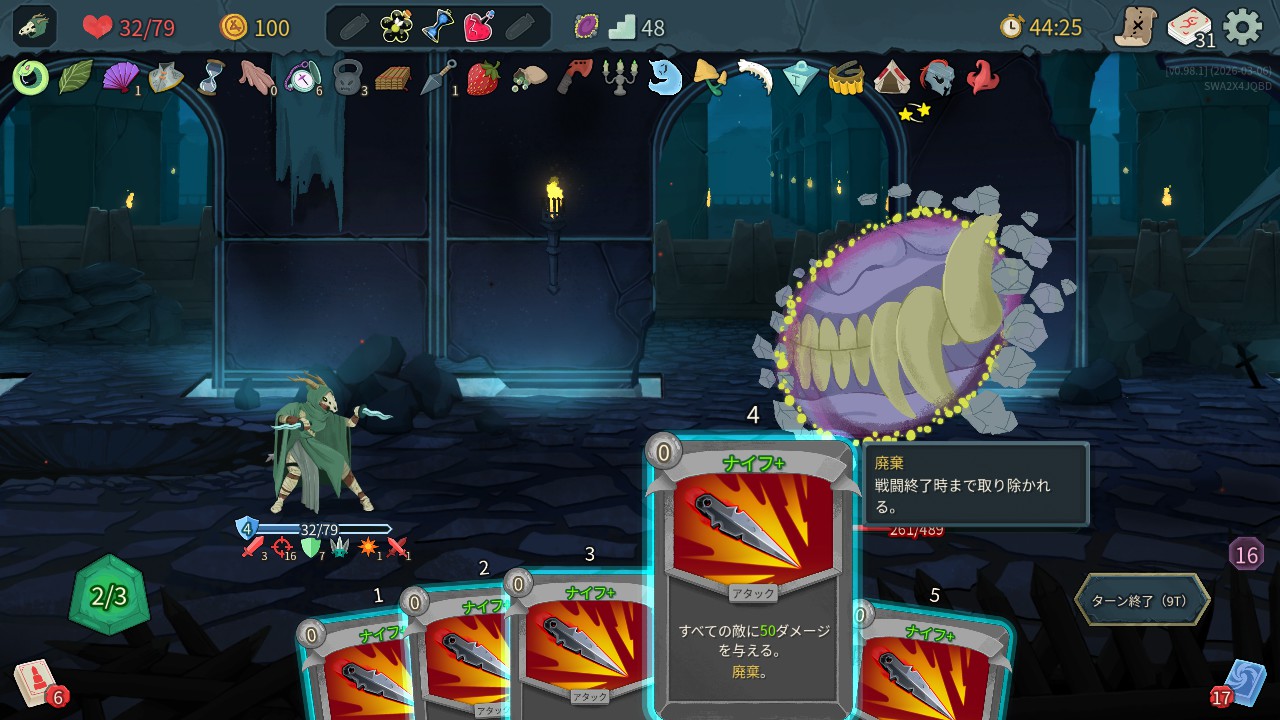Inspect the kettlebell relic
Viewport: 1280px width, 720px height.
(347, 77)
